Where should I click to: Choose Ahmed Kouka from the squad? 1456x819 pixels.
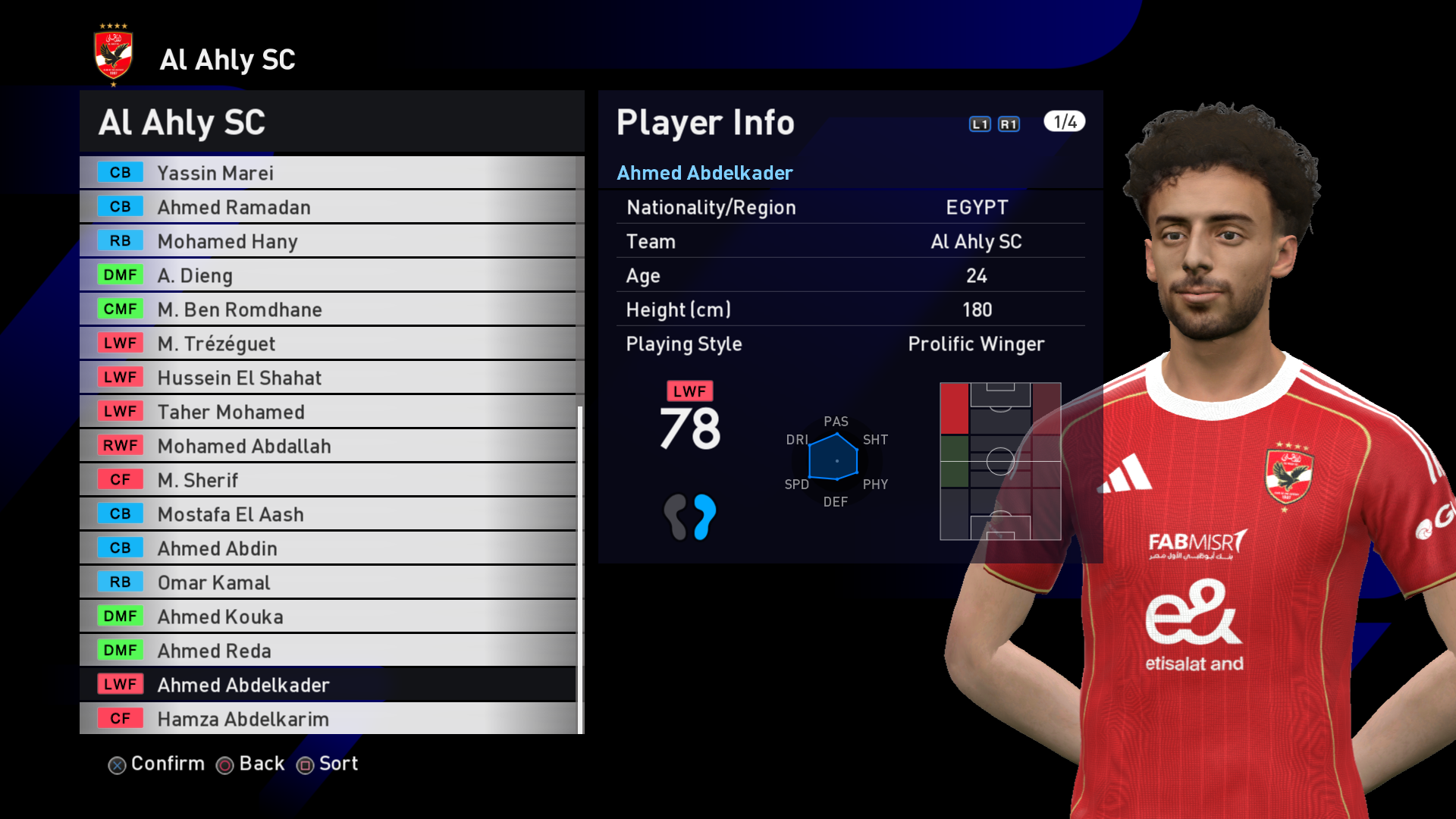click(328, 617)
